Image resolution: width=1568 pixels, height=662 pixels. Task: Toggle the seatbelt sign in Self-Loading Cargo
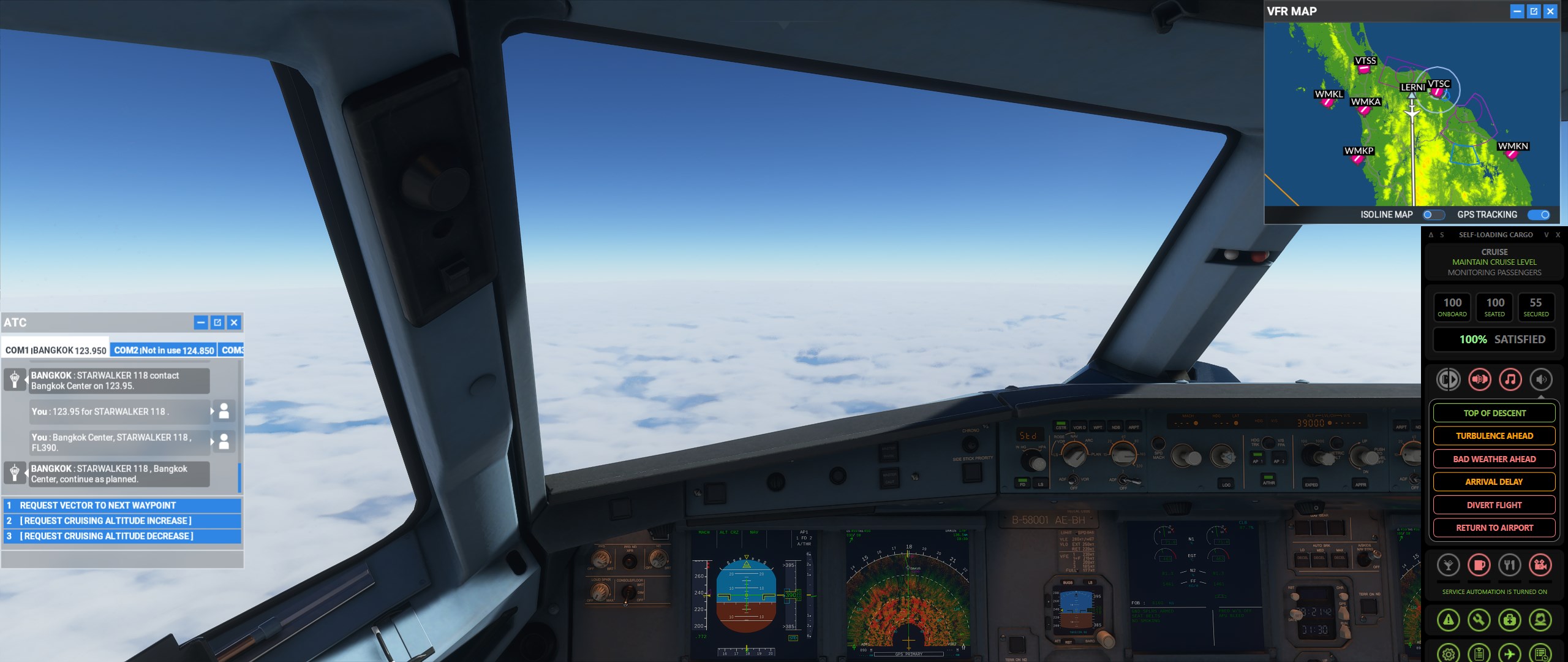pos(1479,378)
